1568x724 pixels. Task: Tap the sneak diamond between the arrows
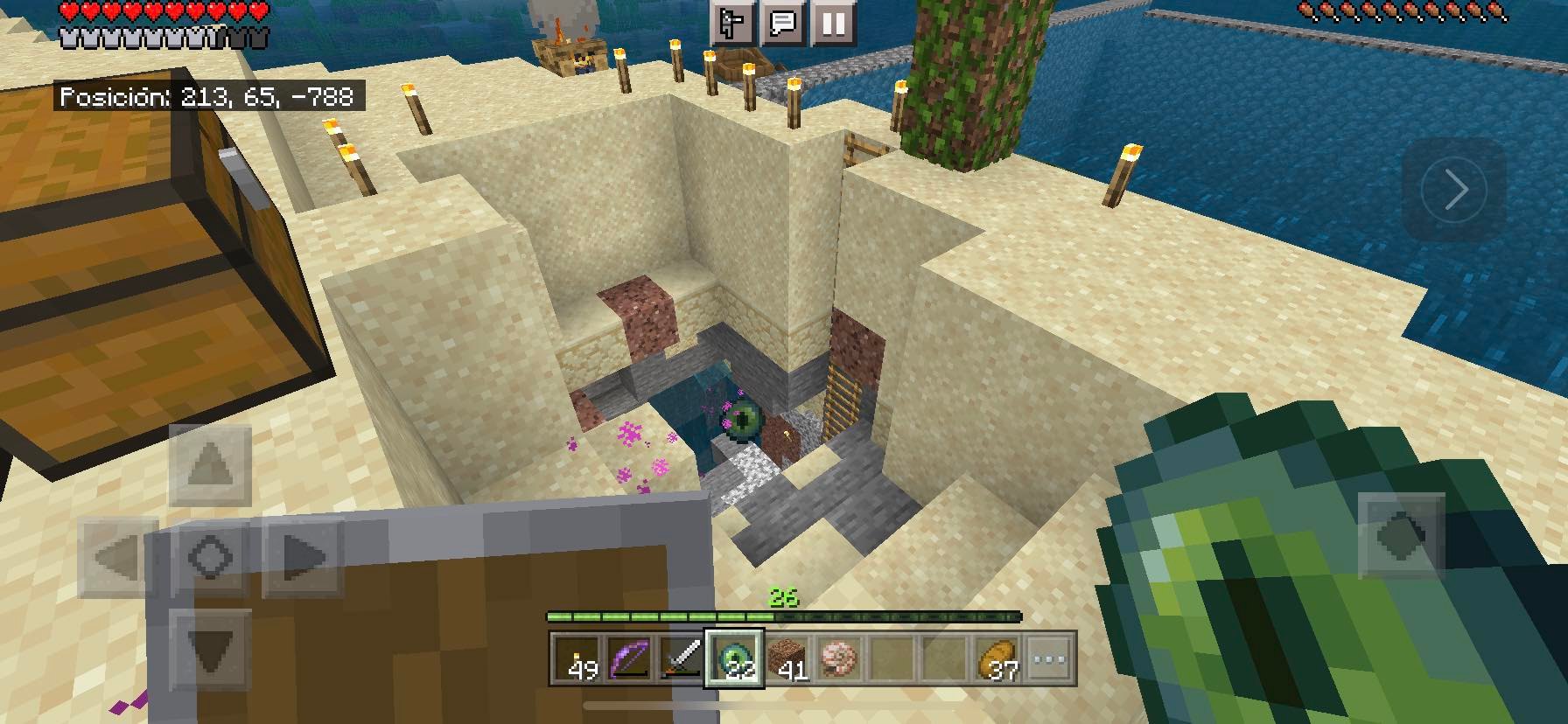click(210, 557)
